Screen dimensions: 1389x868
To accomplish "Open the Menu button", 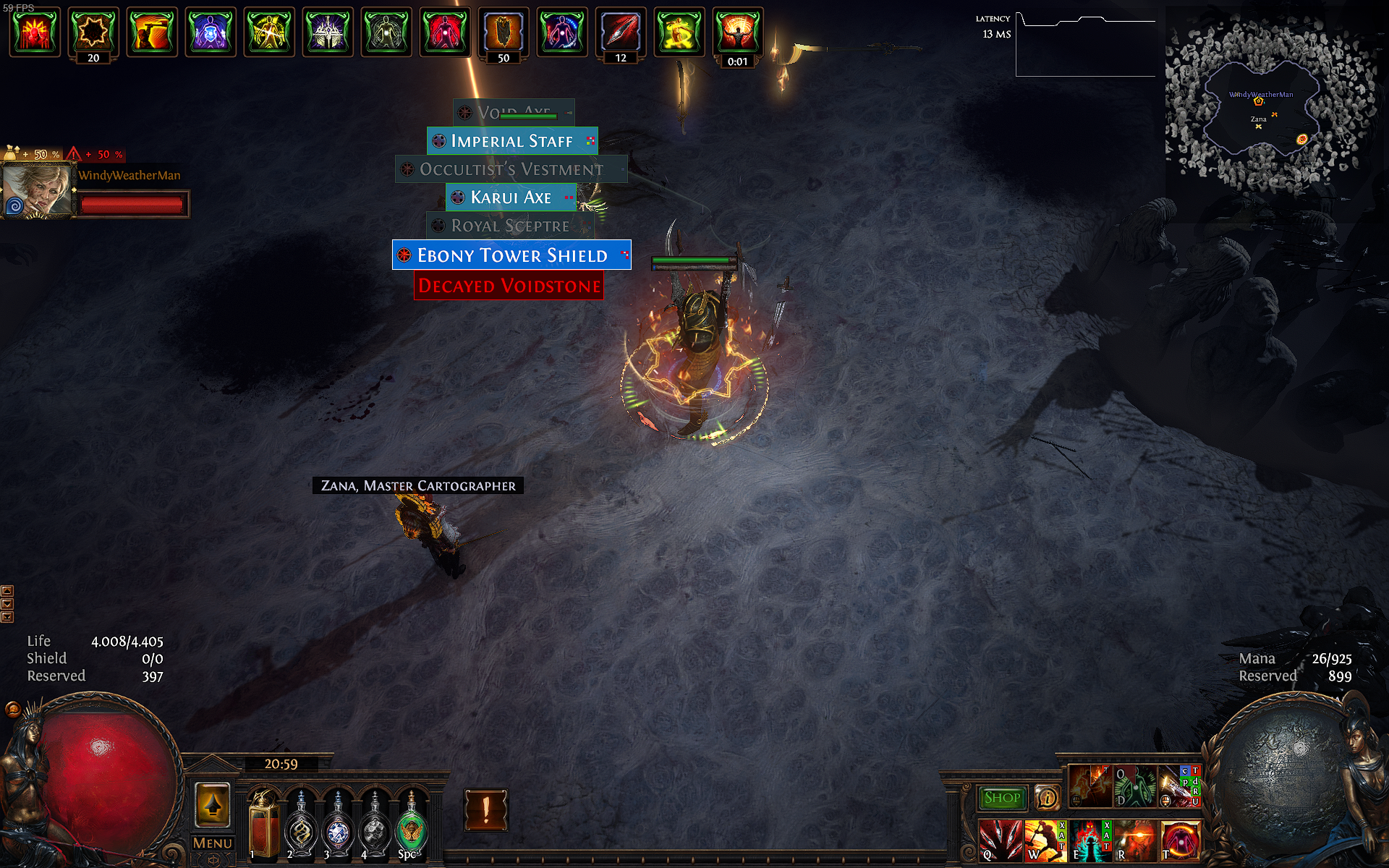I will [x=212, y=843].
